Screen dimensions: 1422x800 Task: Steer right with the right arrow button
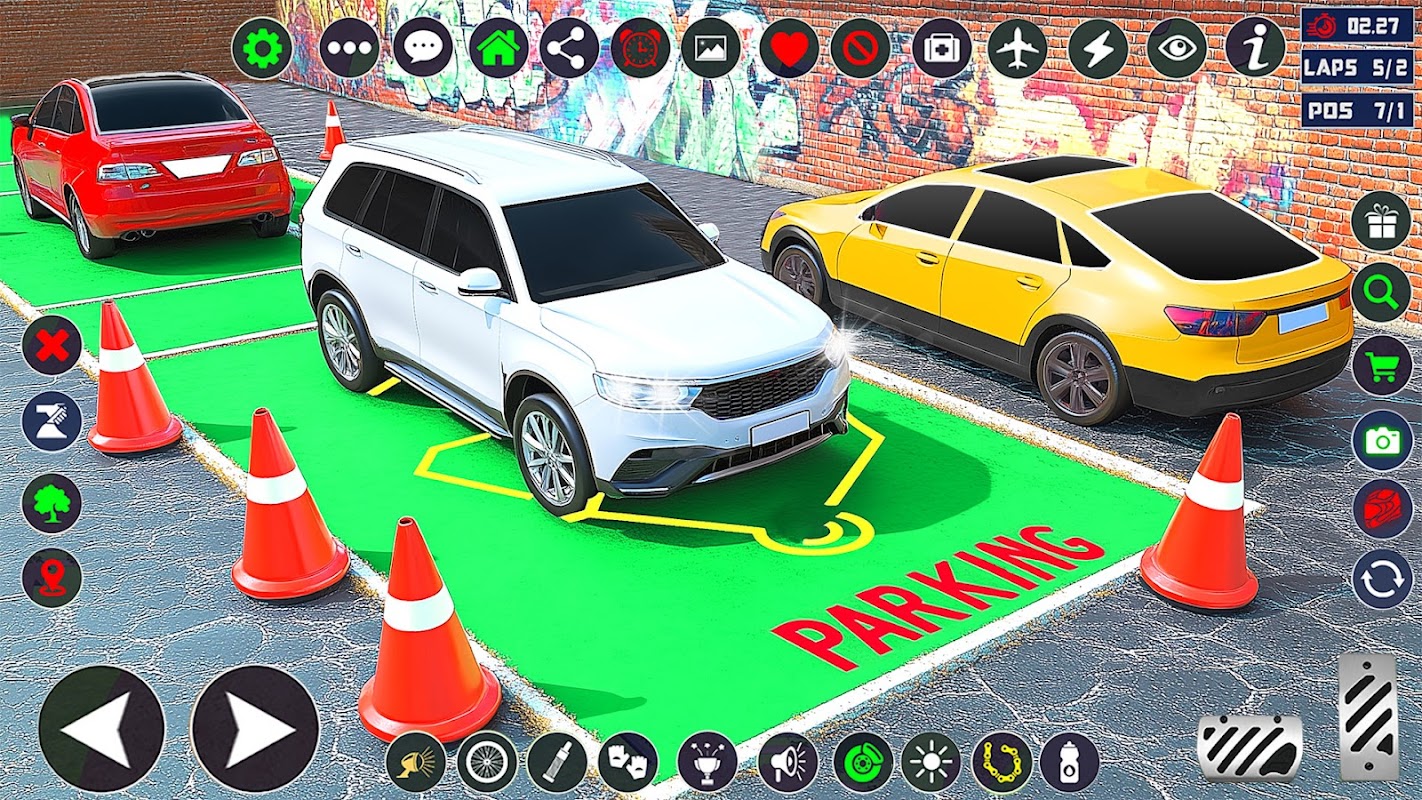(x=254, y=728)
